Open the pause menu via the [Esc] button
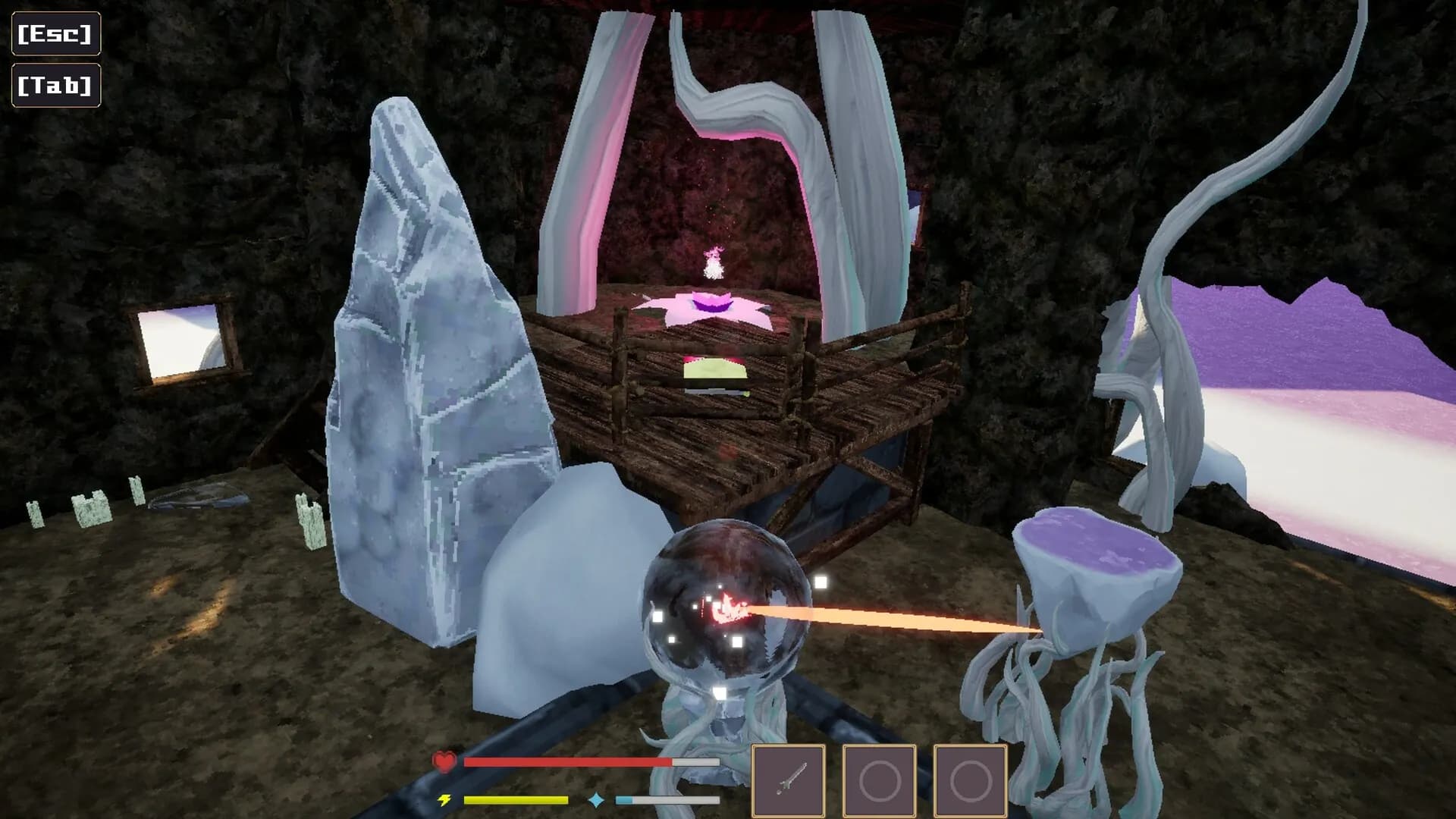This screenshot has width=1456, height=819. pos(55,33)
